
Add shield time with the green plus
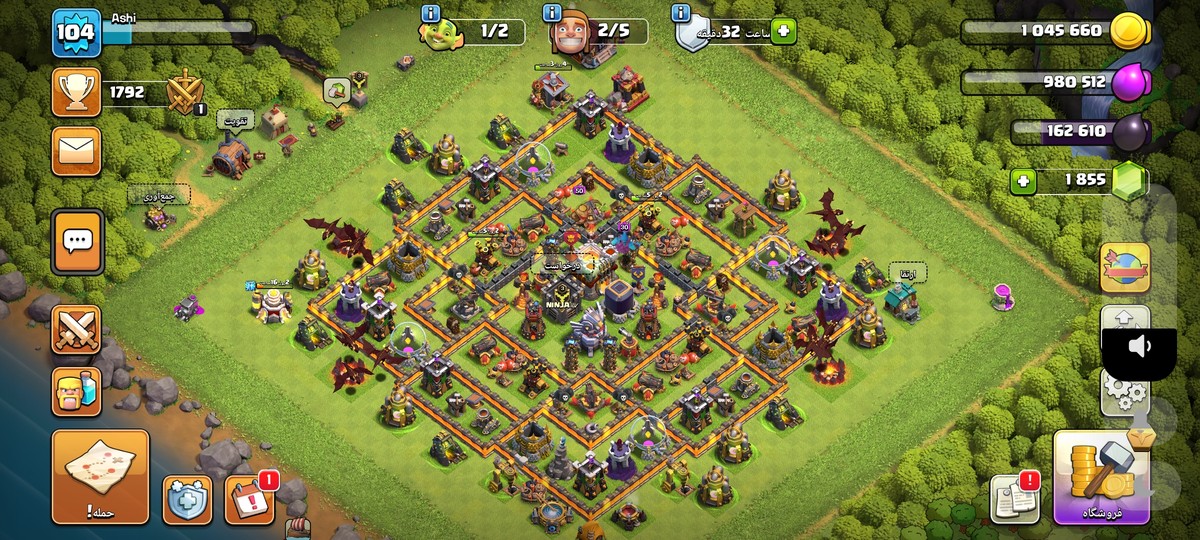coord(782,31)
